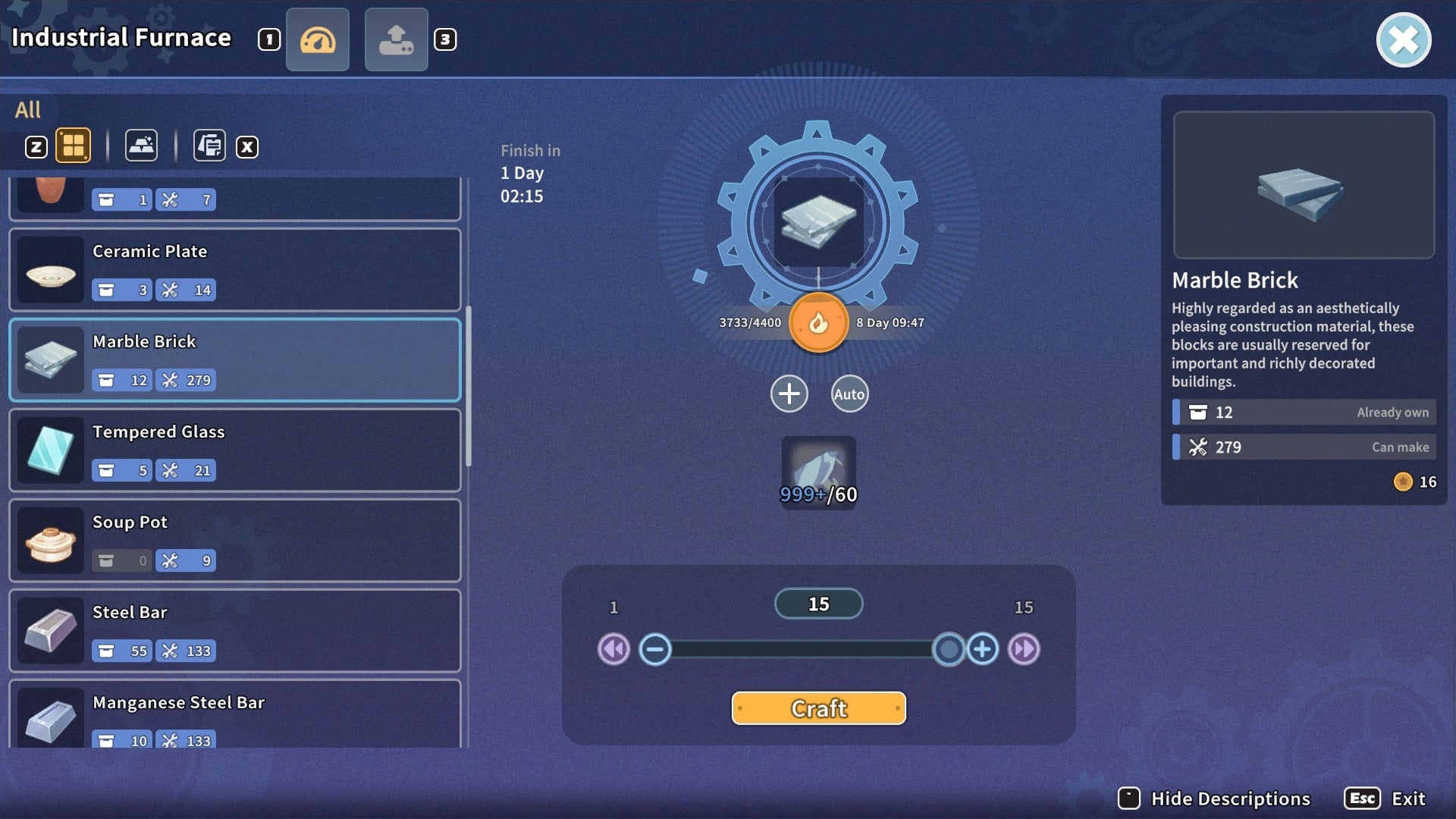
Task: Select the Tempered Glass recipe
Action: (235, 450)
